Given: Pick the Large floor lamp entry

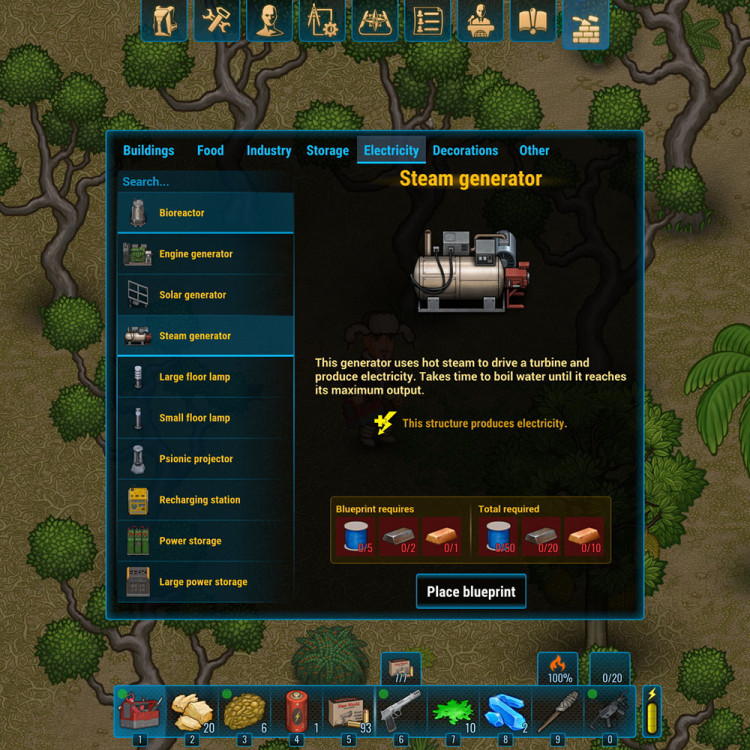Looking at the screenshot, I should pyautogui.click(x=205, y=377).
